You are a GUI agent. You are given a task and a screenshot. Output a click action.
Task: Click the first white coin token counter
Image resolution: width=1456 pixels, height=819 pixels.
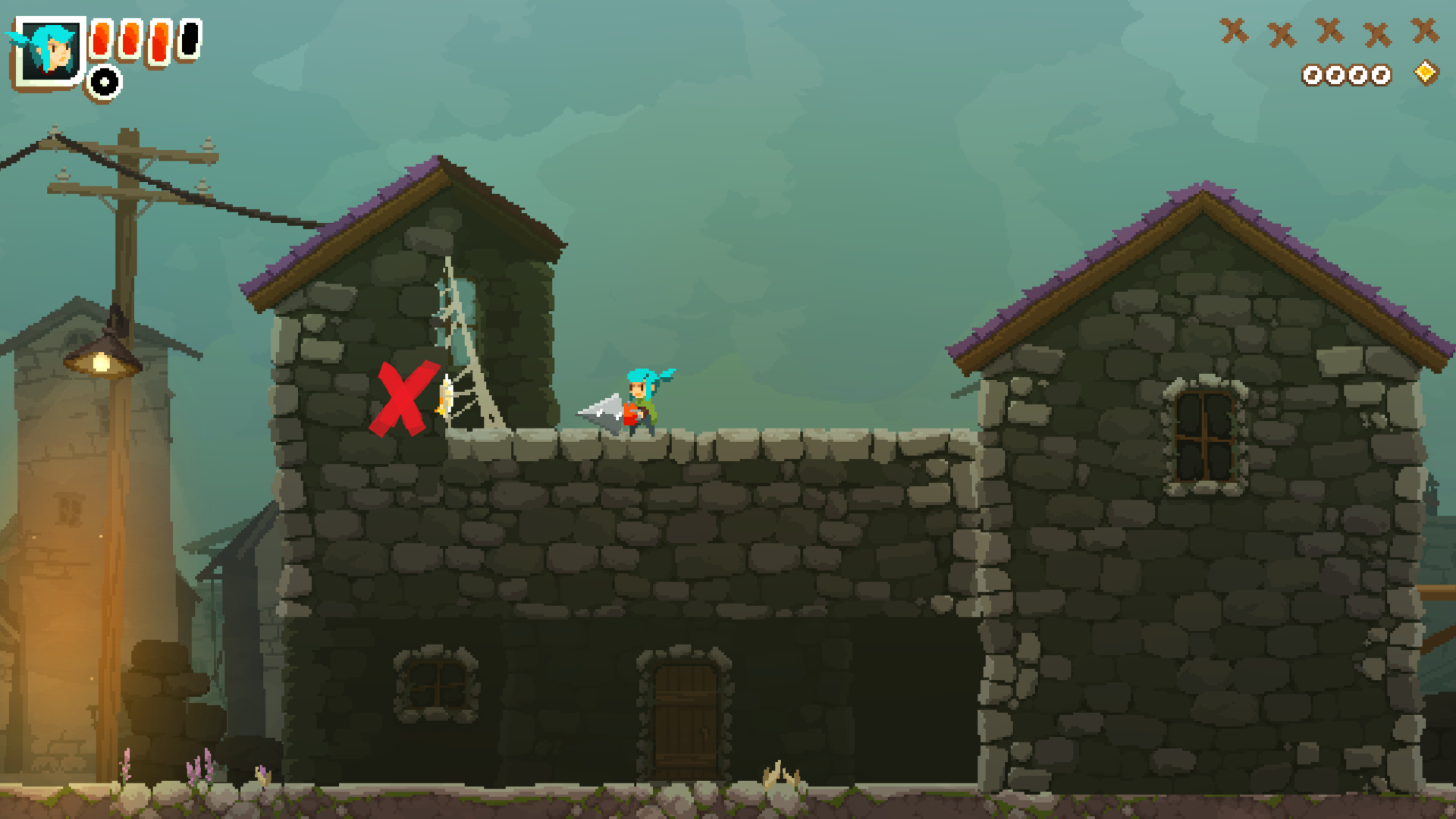(x=1311, y=75)
